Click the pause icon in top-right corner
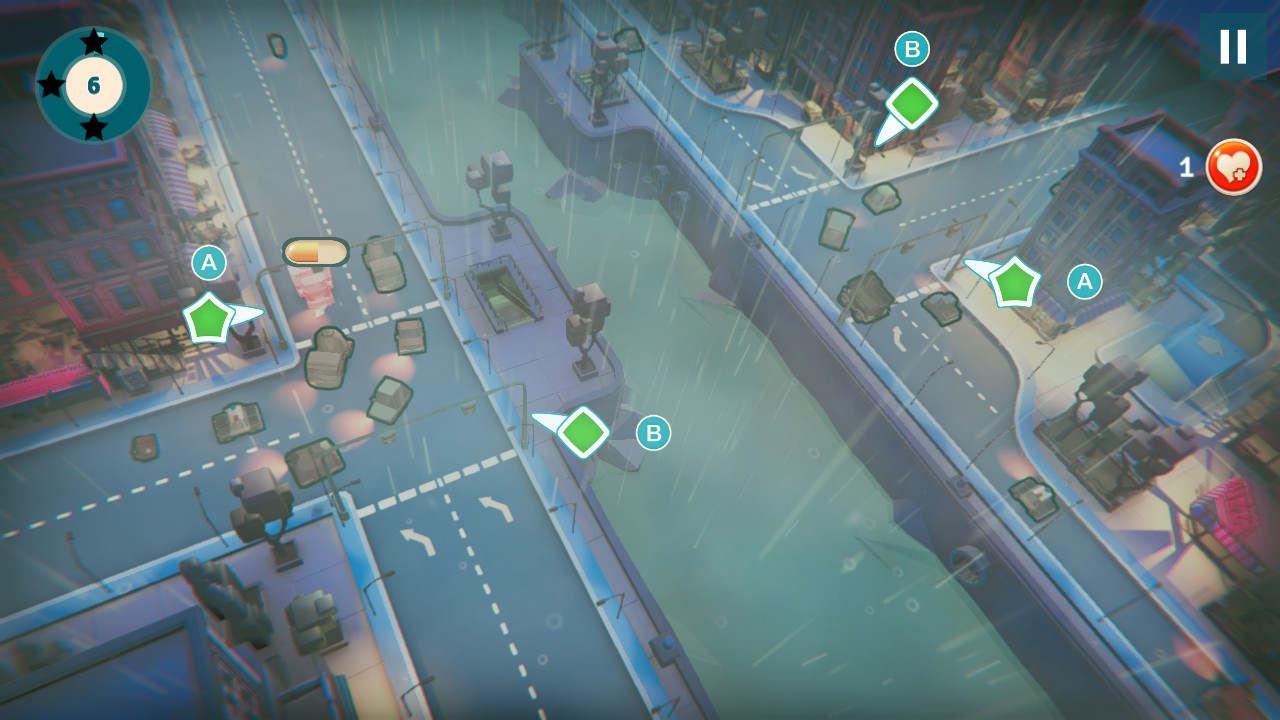The height and width of the screenshot is (720, 1280). [x=1232, y=46]
